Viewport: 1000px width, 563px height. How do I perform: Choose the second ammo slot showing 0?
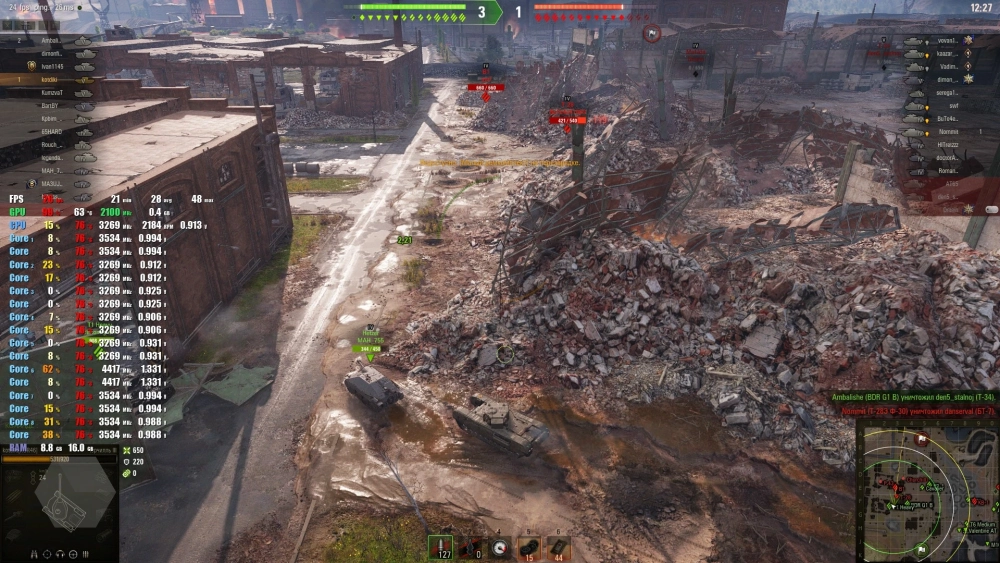470,546
